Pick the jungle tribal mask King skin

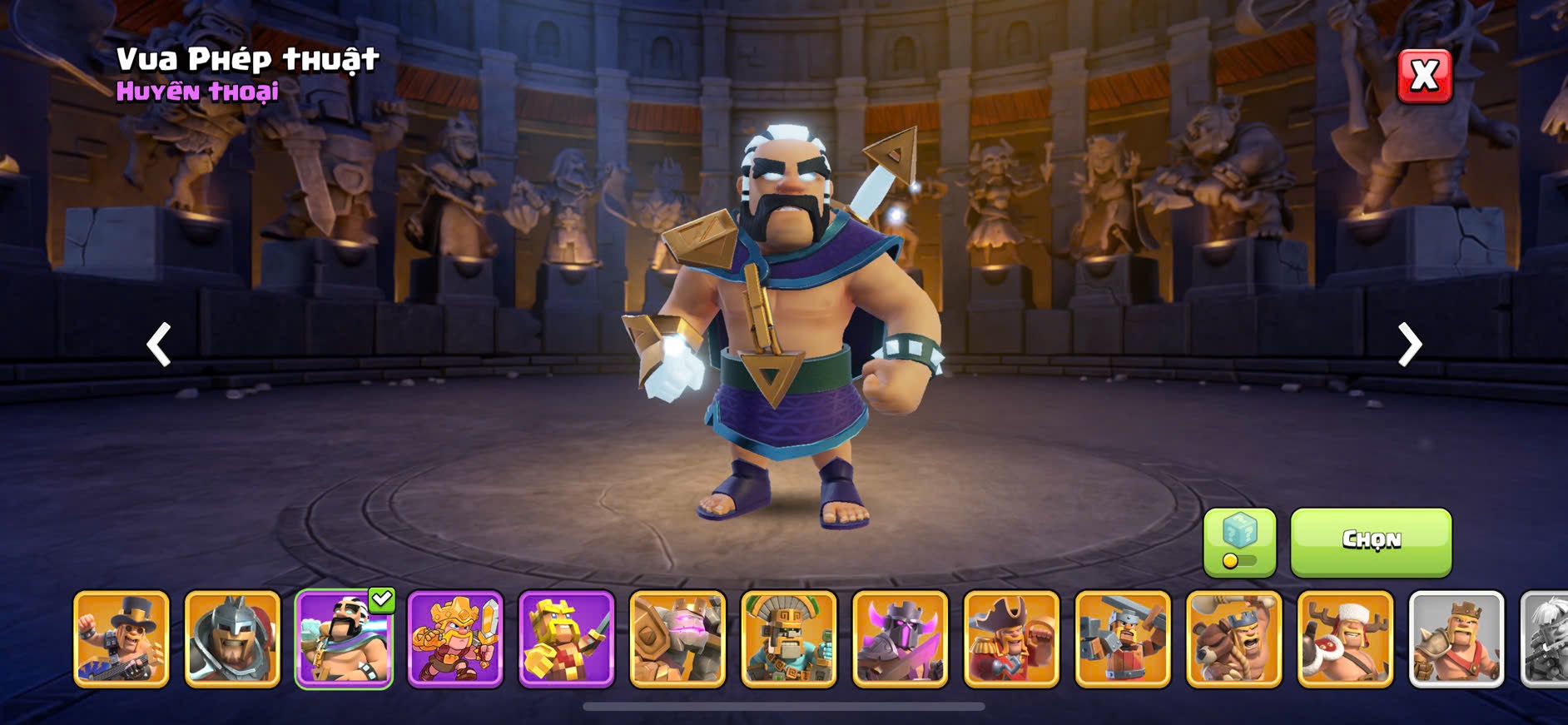tap(789, 639)
